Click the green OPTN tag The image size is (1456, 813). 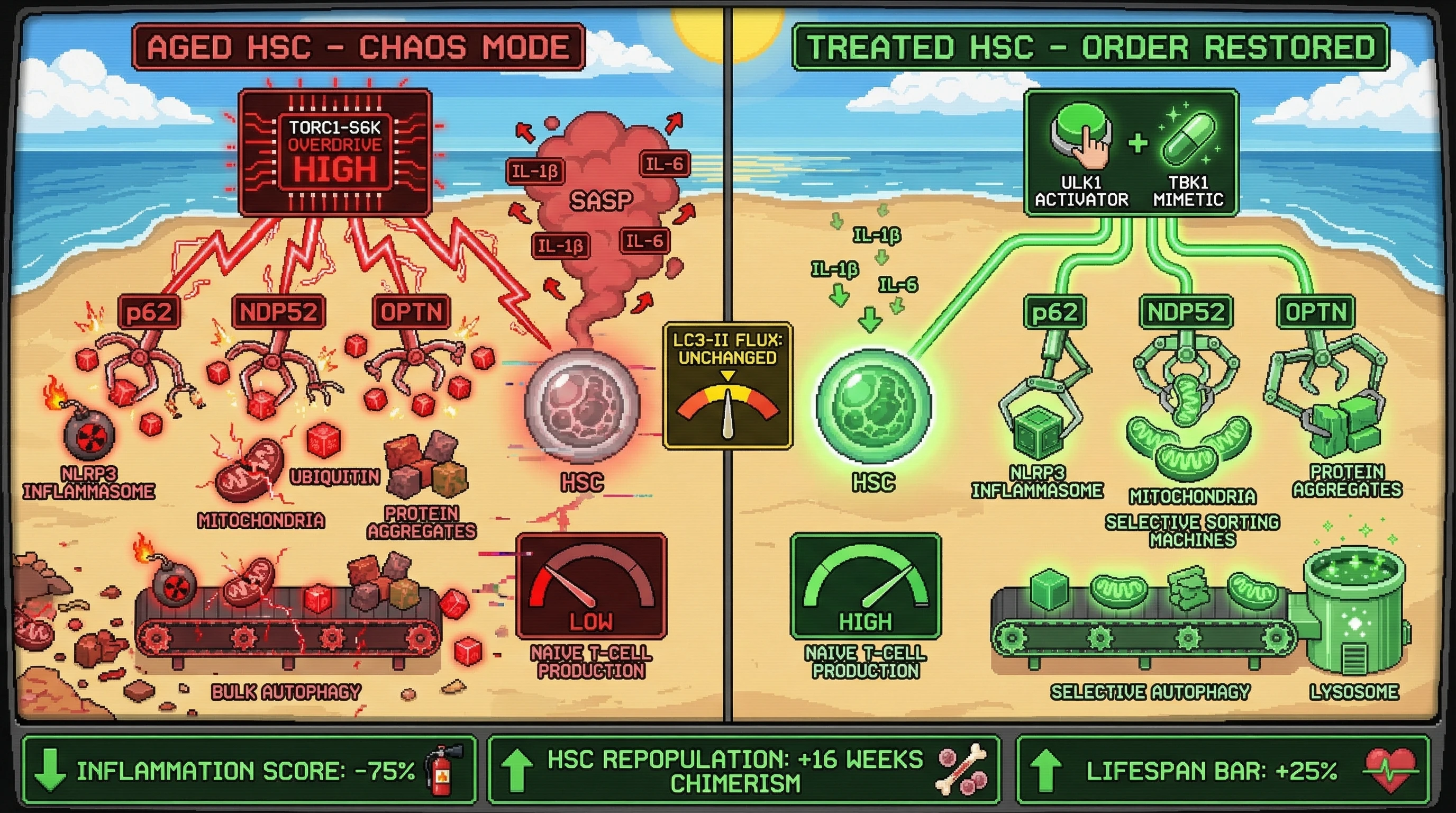click(x=1315, y=312)
